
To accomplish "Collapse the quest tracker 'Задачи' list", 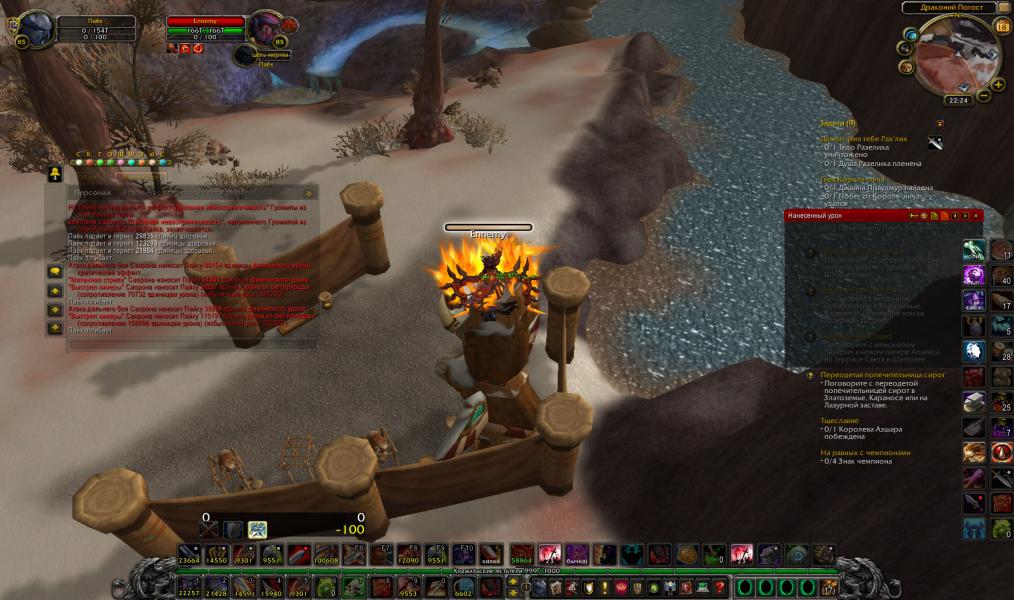I will (x=939, y=123).
